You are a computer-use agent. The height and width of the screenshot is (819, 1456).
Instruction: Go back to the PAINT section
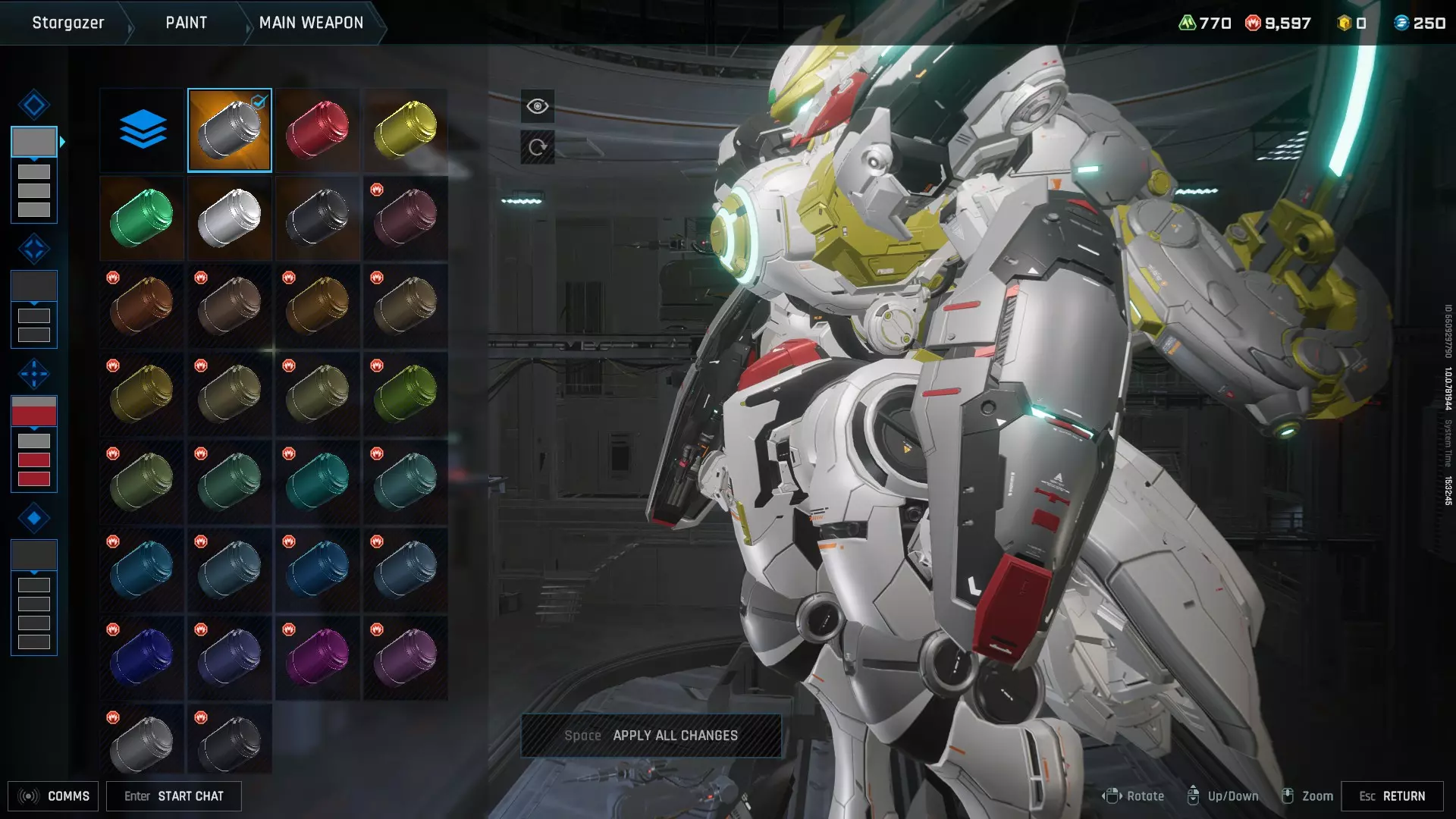186,23
